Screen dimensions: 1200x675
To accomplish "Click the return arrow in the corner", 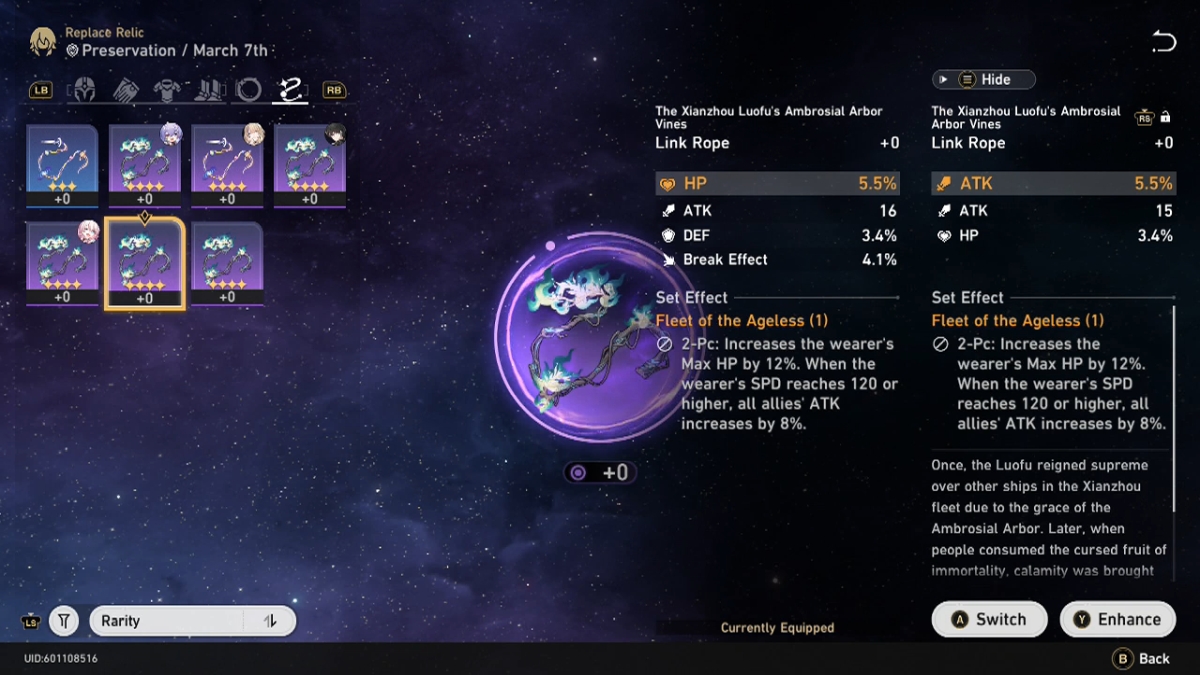I will pyautogui.click(x=1163, y=42).
